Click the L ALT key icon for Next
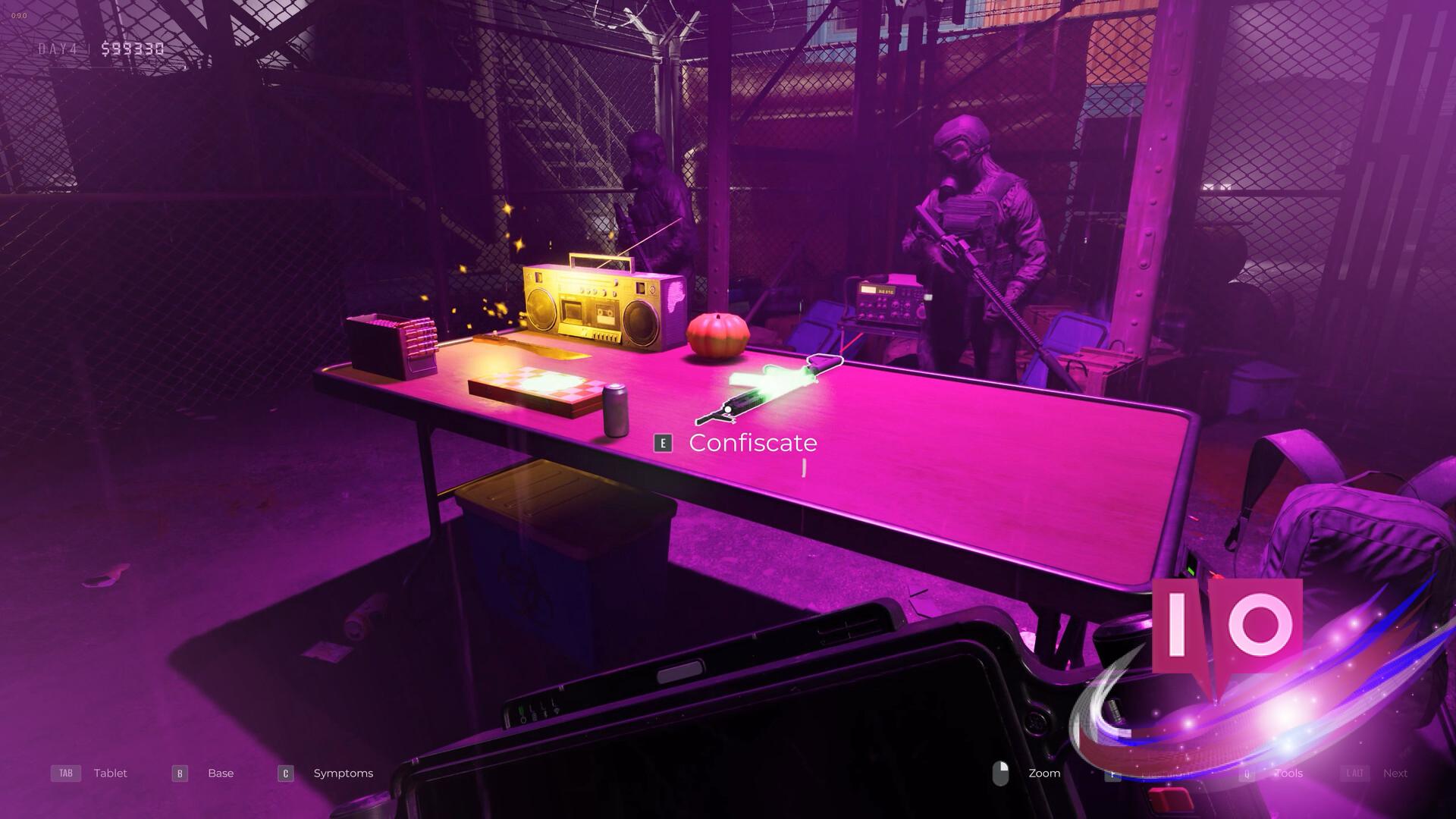This screenshot has width=1456, height=819. coord(1357,773)
